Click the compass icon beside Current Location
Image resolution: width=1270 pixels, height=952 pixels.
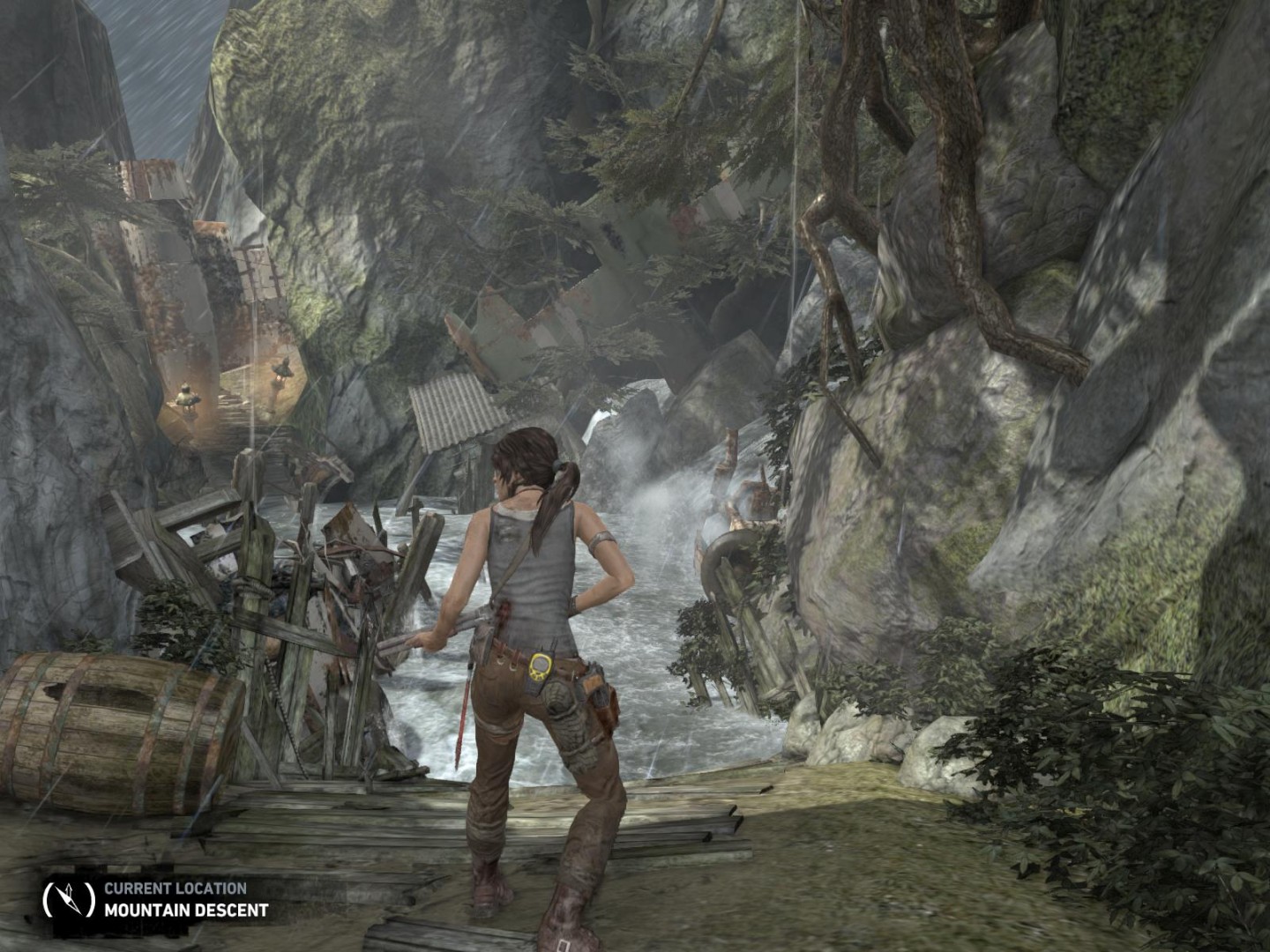(68, 899)
